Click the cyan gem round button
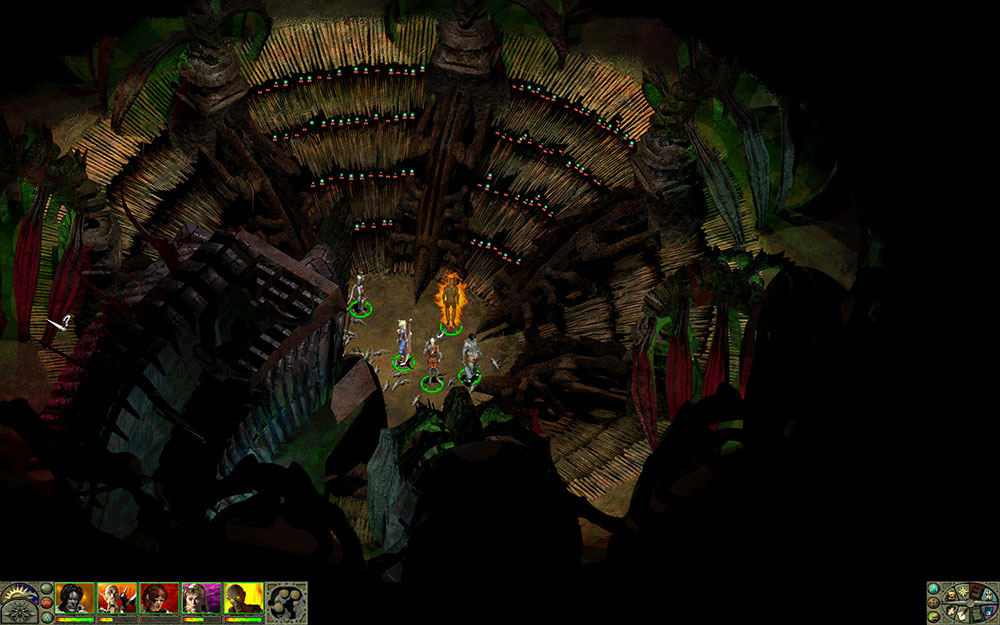The image size is (1000, 625). point(934,589)
